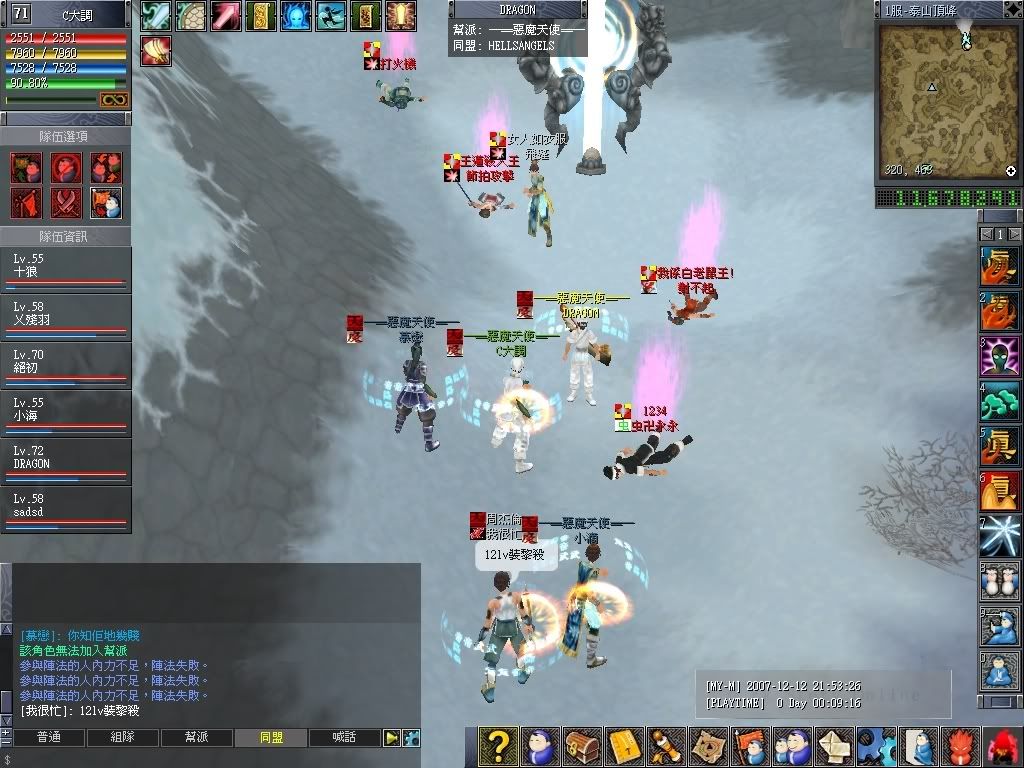Select the 同盟 alliance chat tab

pos(270,738)
